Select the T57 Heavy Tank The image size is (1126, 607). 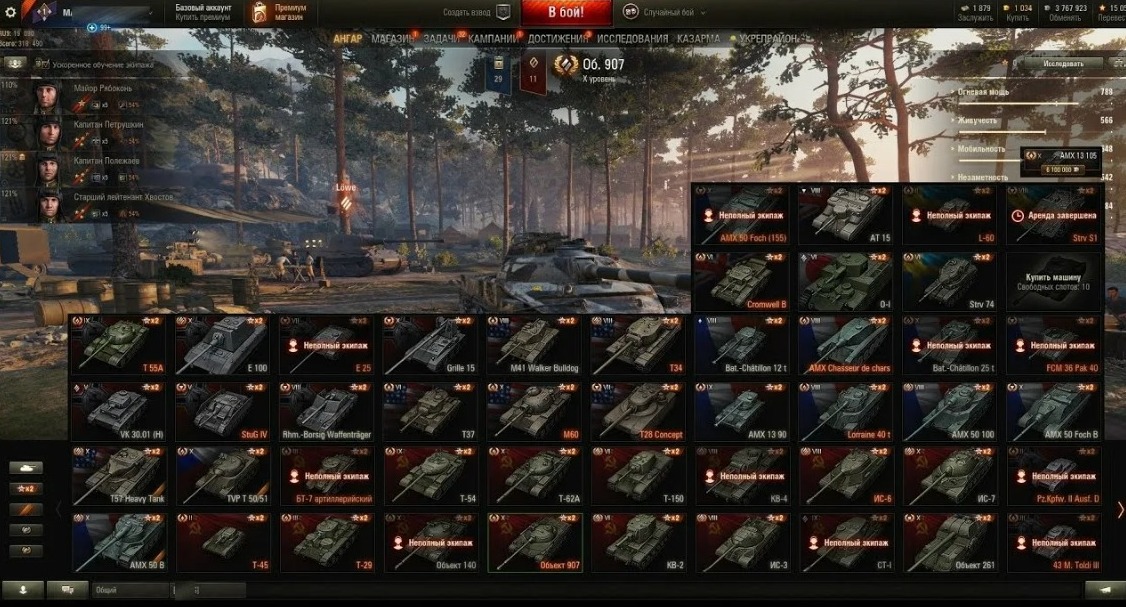[117, 475]
